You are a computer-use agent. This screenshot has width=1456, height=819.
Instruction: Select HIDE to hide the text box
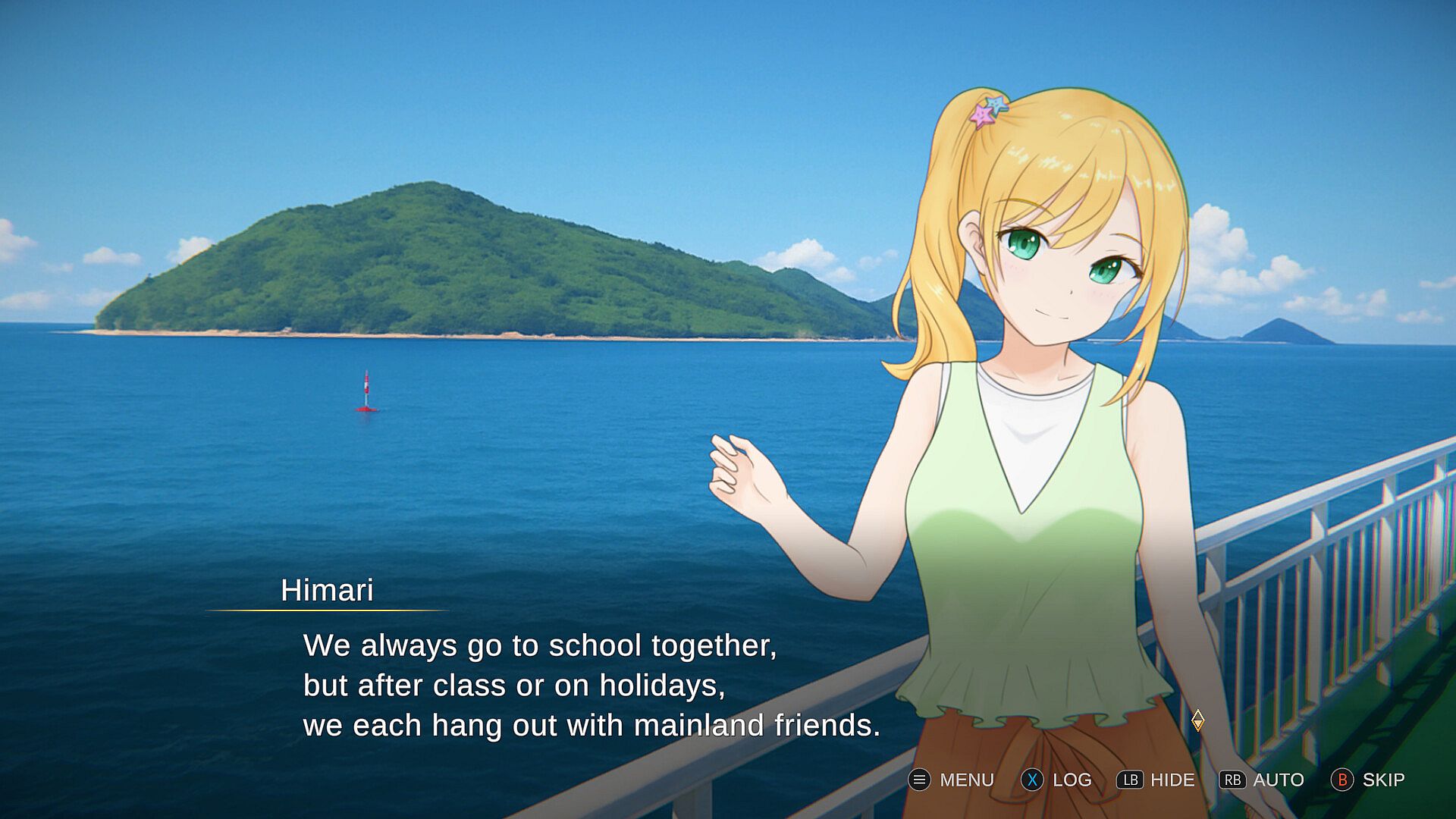pyautogui.click(x=1156, y=780)
